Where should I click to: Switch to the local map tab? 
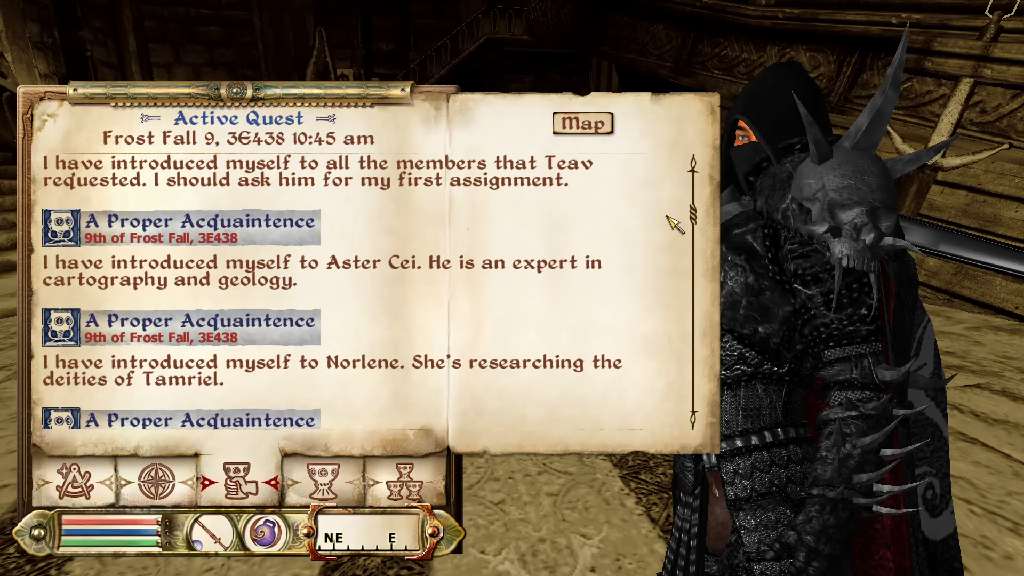pos(75,483)
